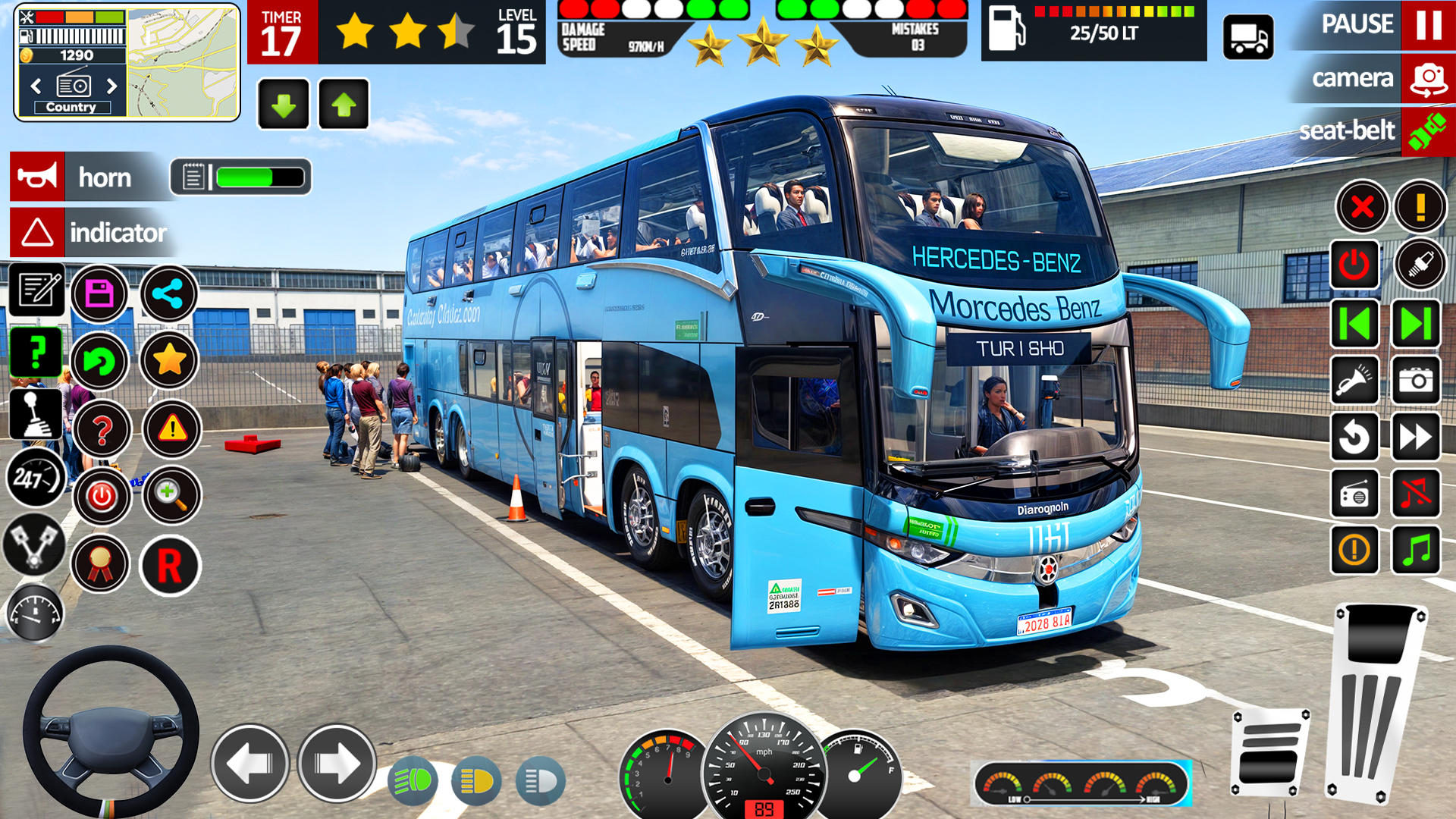The height and width of the screenshot is (819, 1456).
Task: Skip ahead with the fast-forward button
Action: tap(1416, 438)
